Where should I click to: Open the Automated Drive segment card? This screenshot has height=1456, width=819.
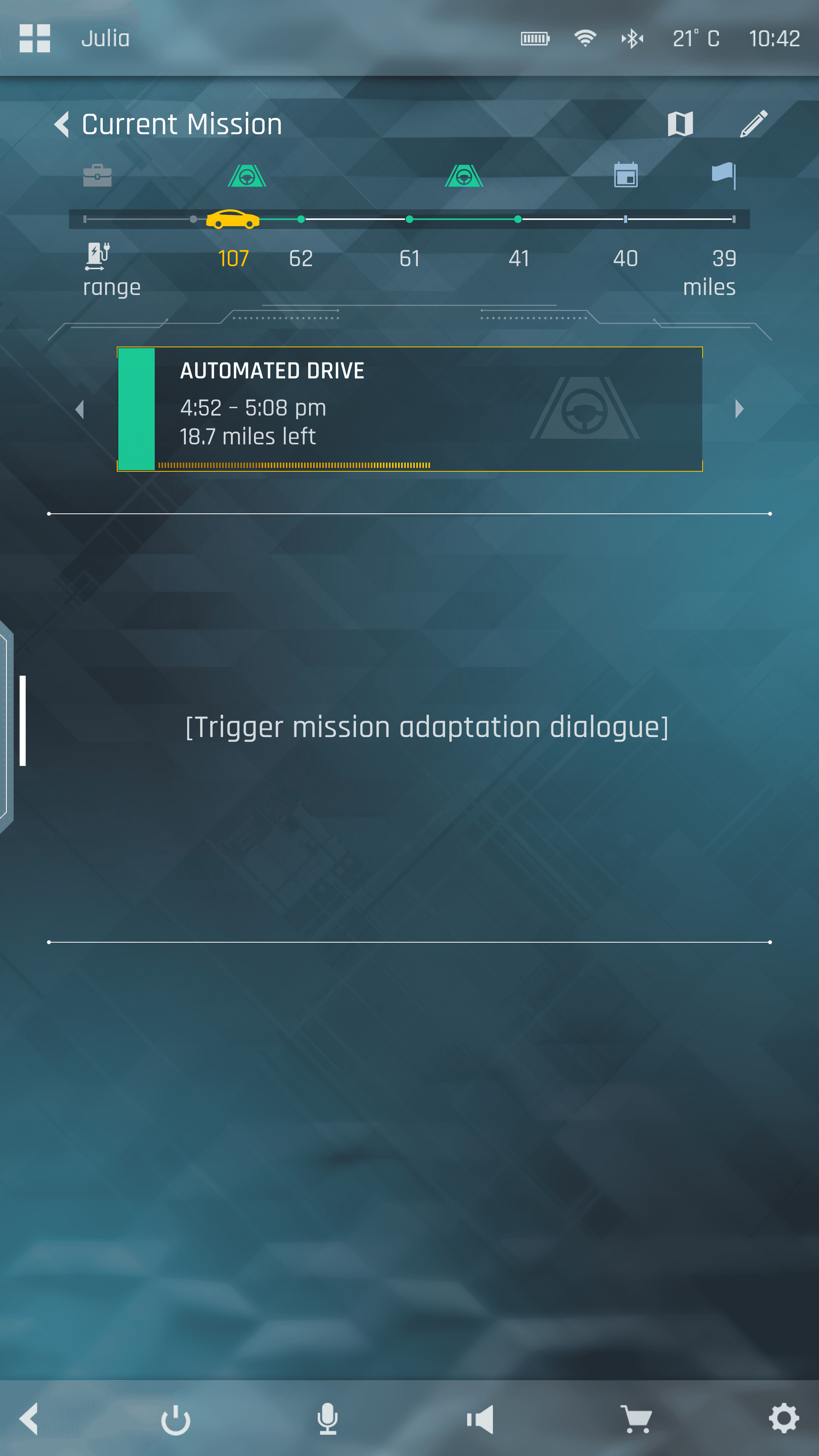click(409, 409)
